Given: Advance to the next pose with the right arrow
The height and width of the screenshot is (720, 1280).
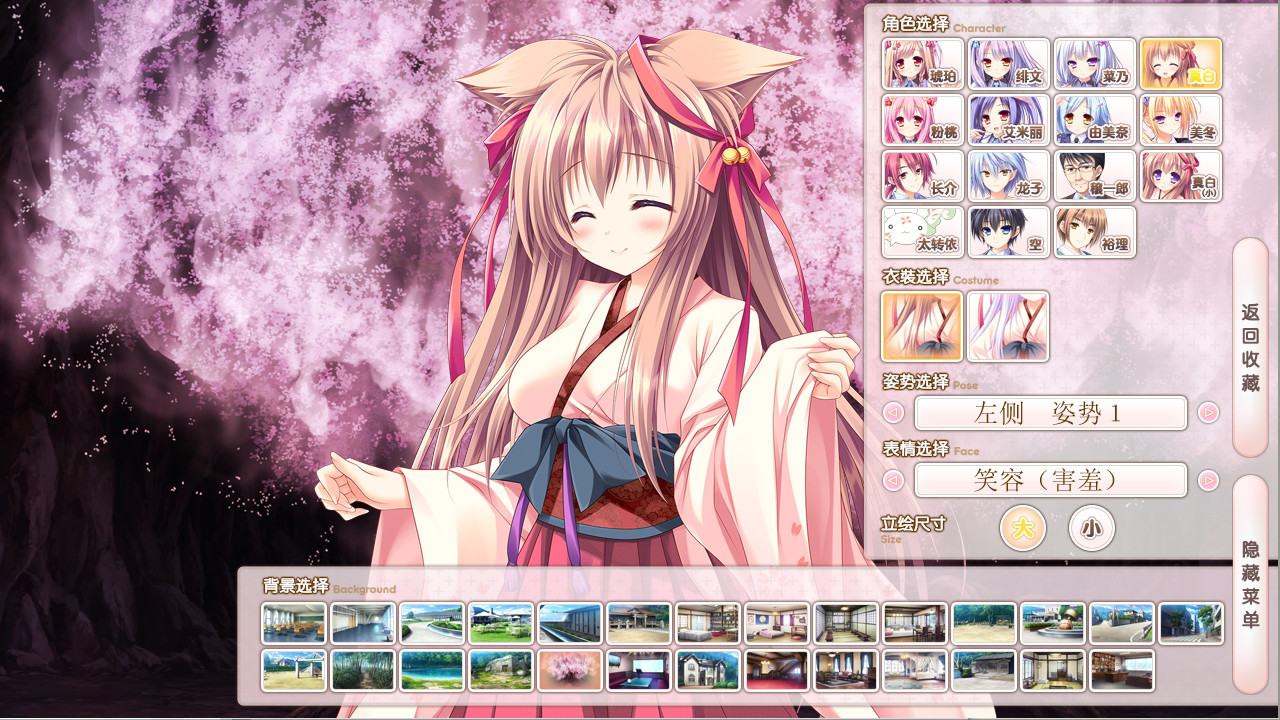Looking at the screenshot, I should coord(1209,413).
